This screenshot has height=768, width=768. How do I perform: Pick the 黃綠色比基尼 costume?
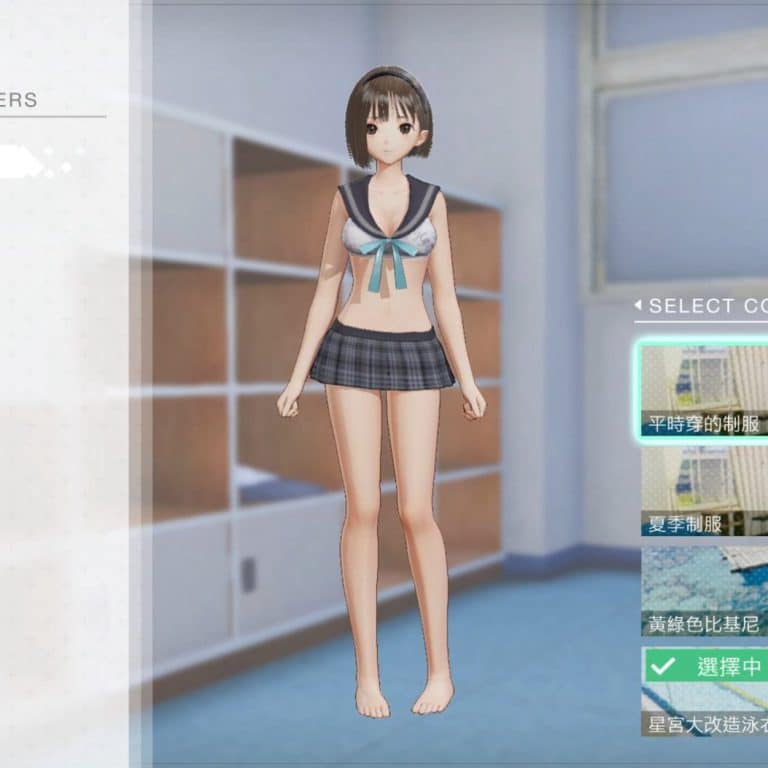[x=704, y=590]
